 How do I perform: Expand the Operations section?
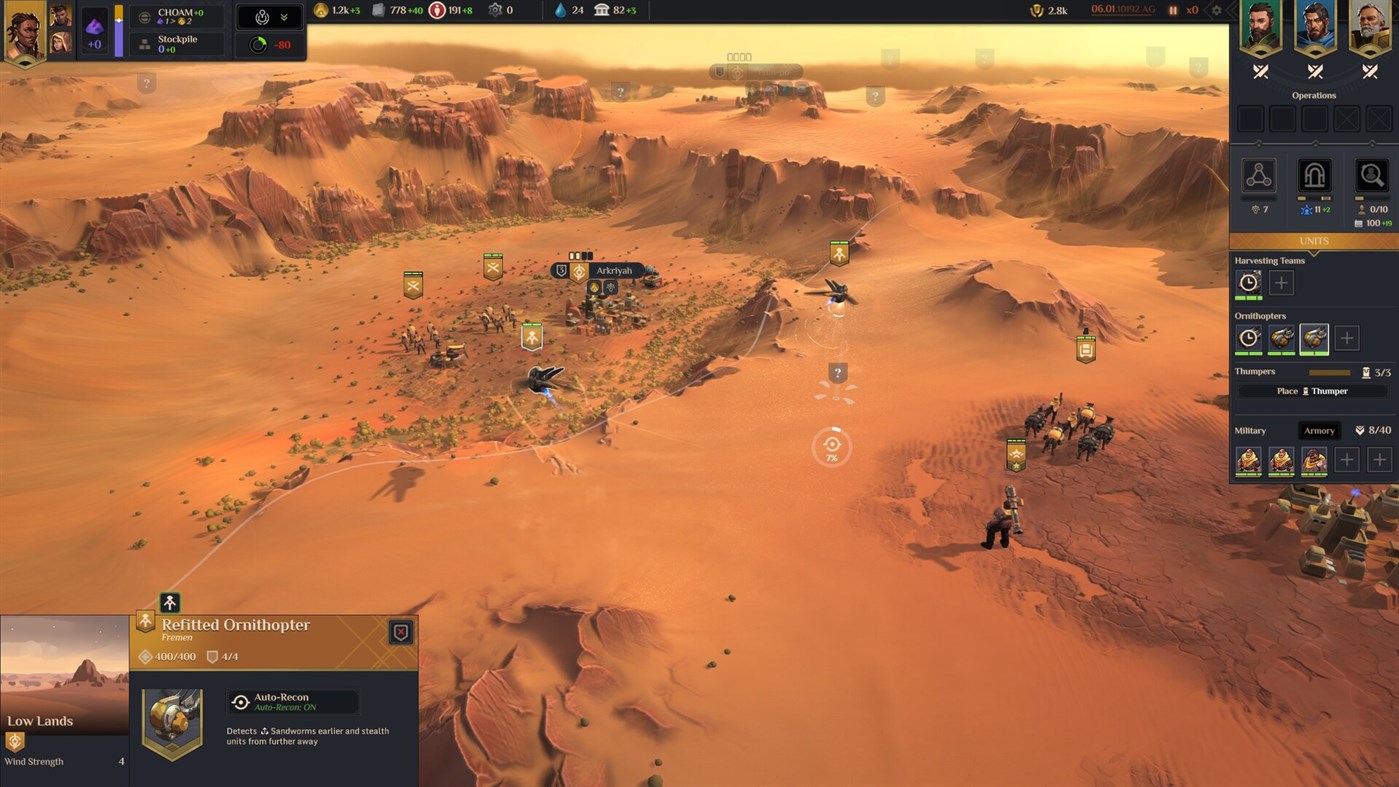(x=1313, y=95)
